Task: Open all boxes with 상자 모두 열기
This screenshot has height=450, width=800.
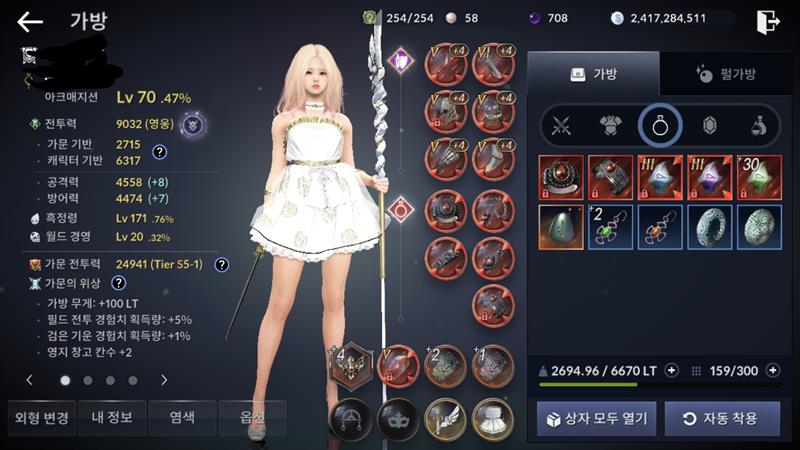Action: (x=596, y=418)
